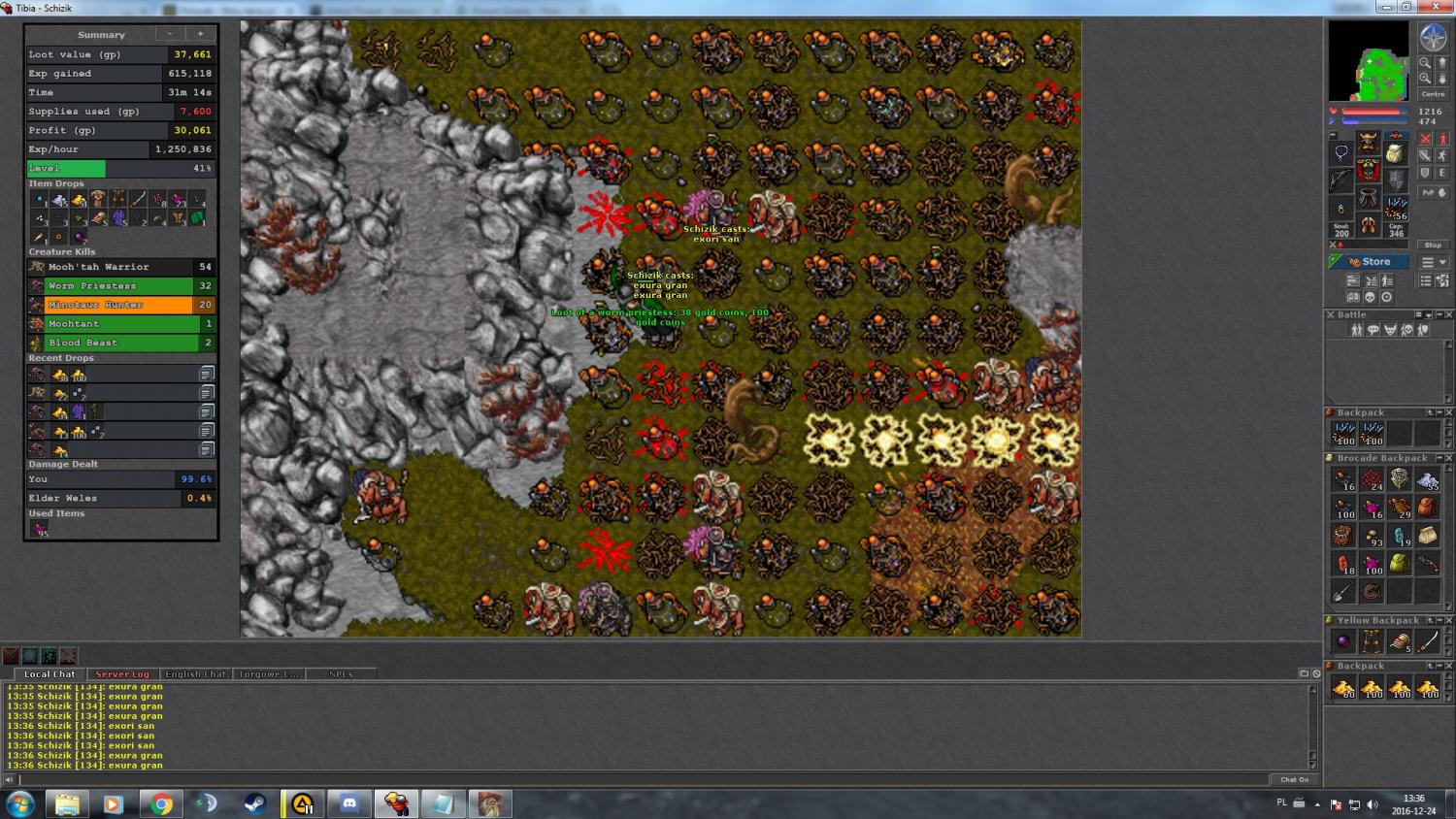Click the minimap
Viewport: 1456px width, 819px height.
coord(1368,61)
